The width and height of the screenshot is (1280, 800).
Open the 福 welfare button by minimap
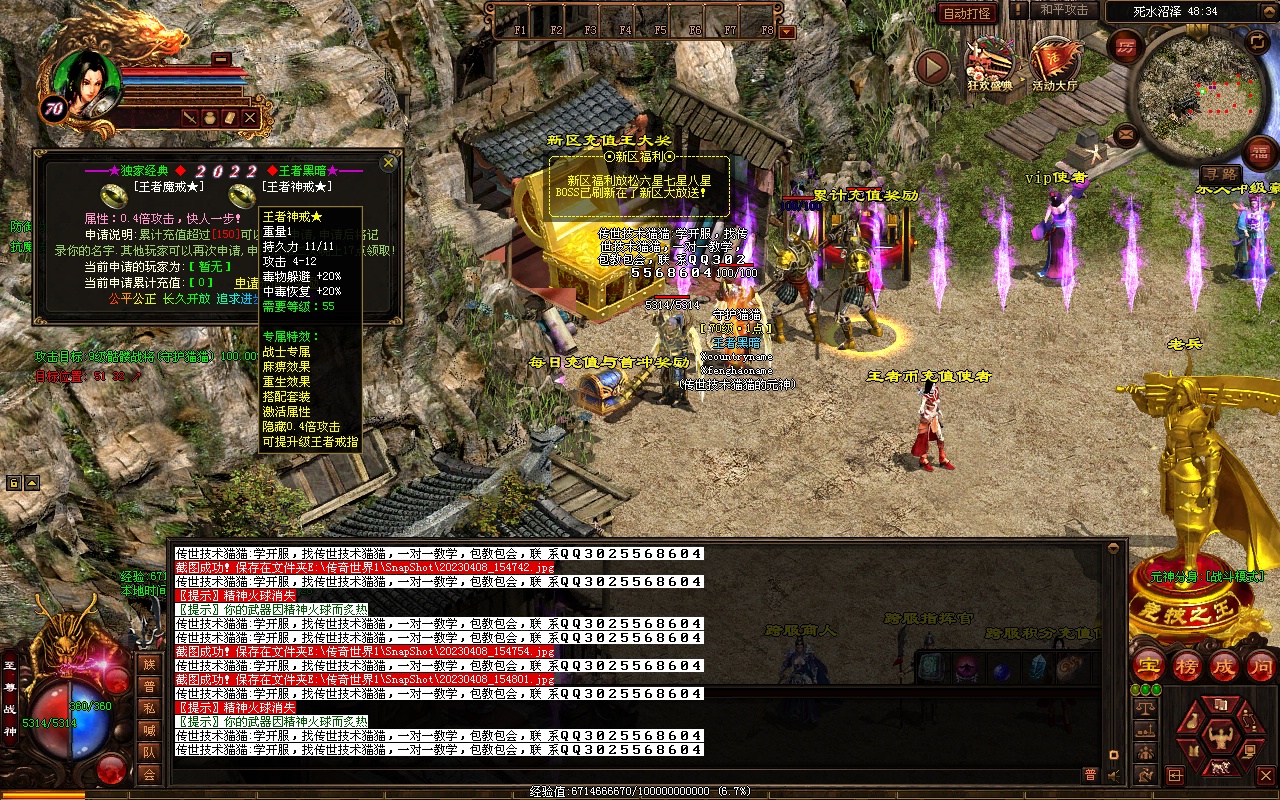point(1261,153)
